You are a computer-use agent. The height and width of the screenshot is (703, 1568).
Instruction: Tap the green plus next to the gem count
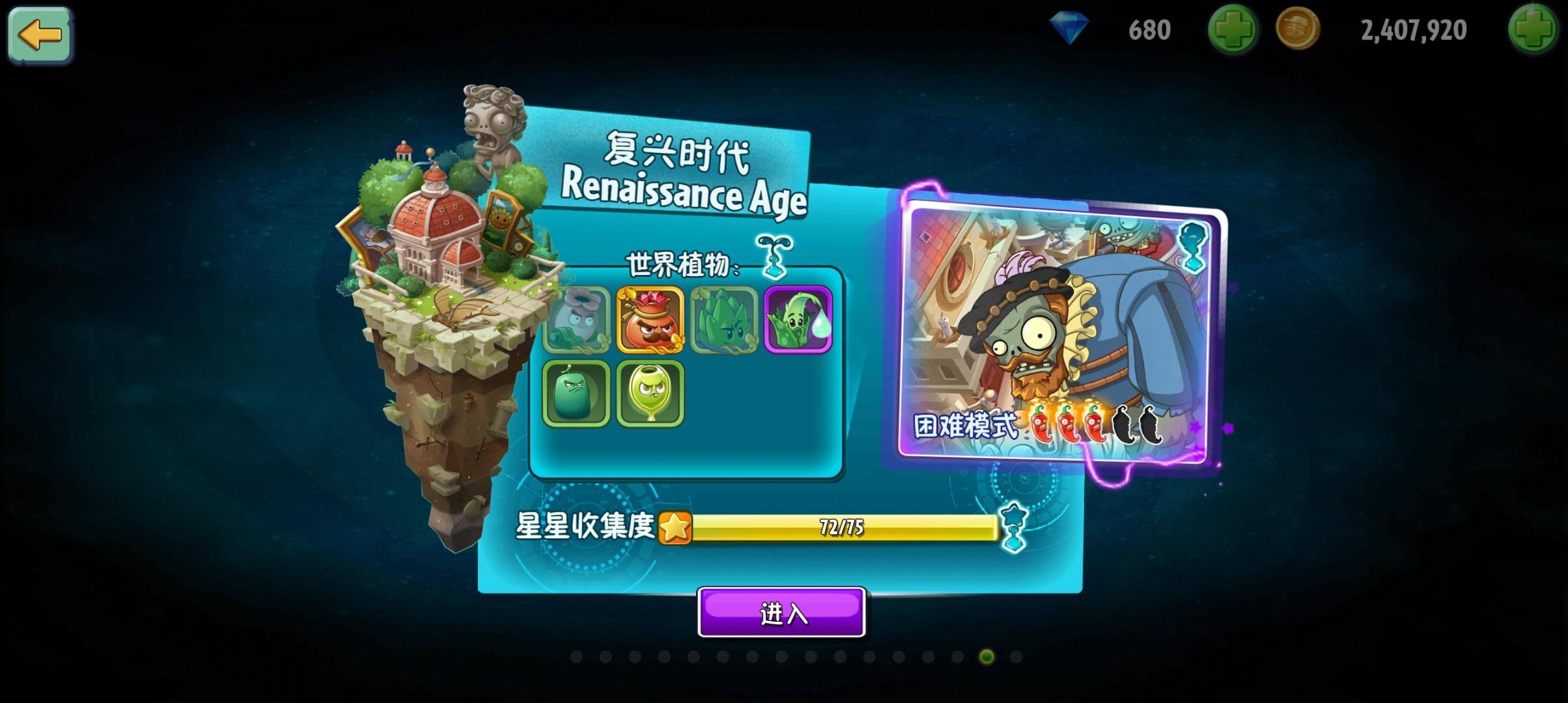1233,29
